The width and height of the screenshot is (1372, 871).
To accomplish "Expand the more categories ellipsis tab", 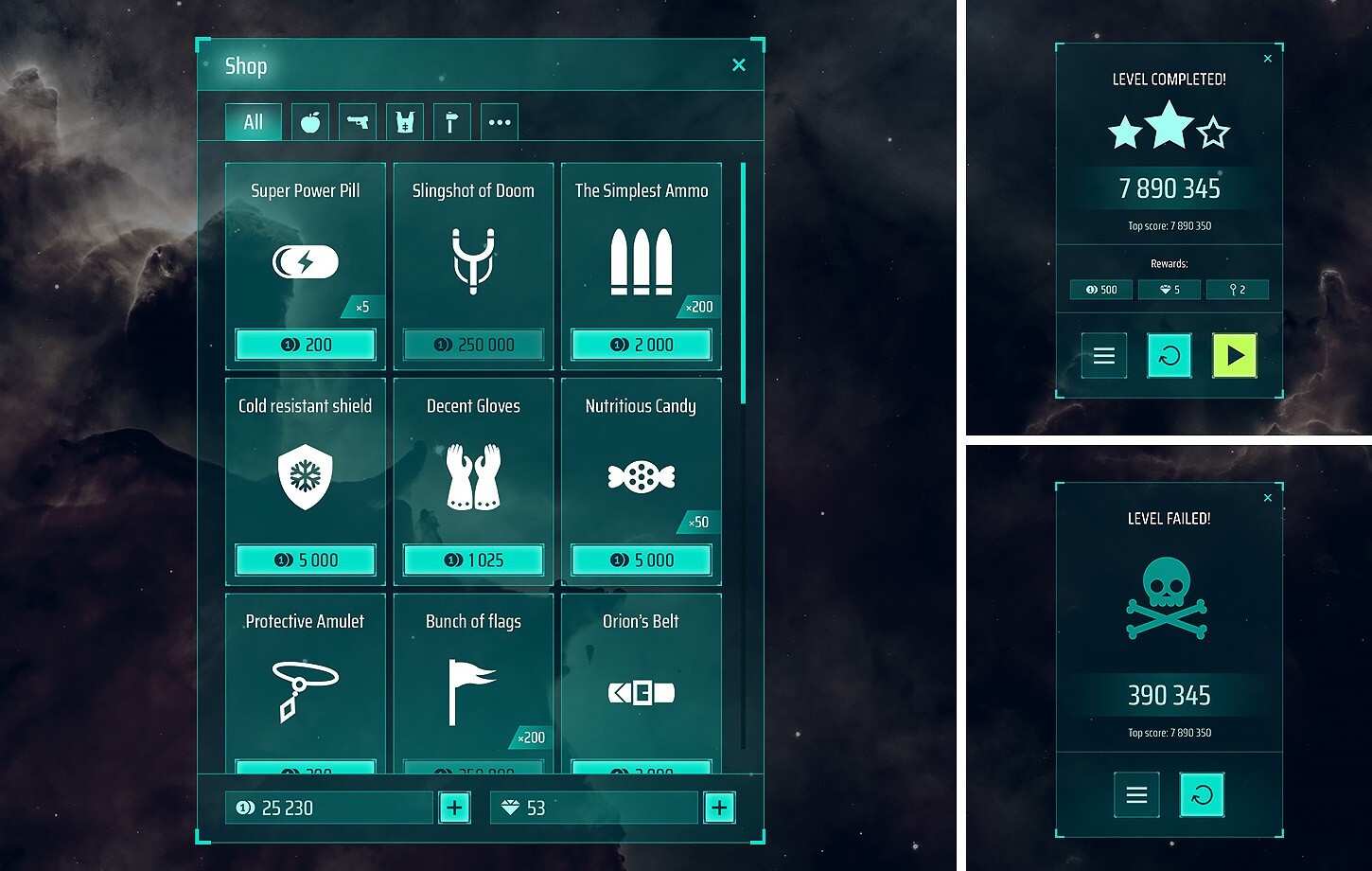I will (x=500, y=121).
